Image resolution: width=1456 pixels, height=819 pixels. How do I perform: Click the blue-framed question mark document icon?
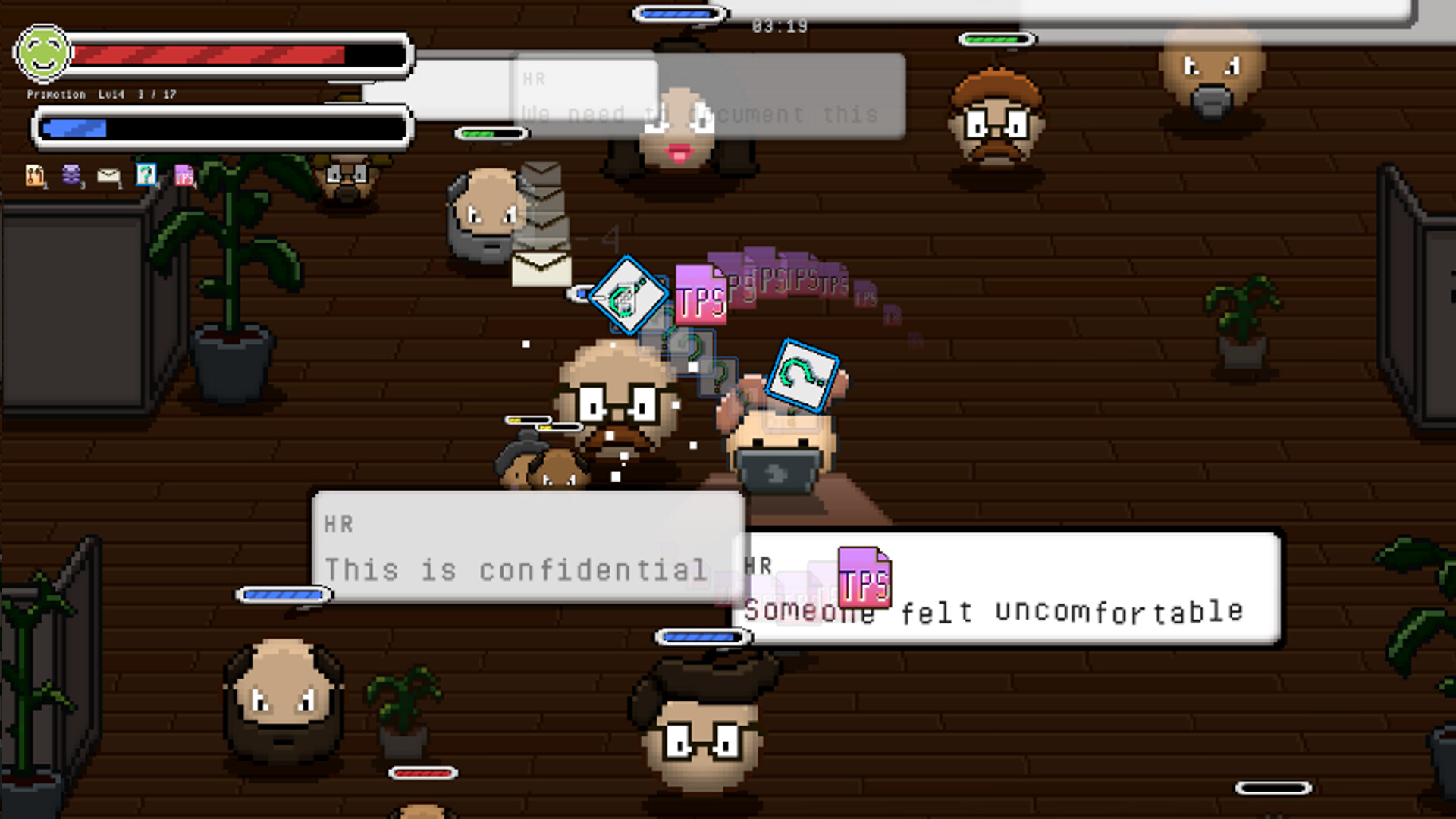click(x=146, y=174)
